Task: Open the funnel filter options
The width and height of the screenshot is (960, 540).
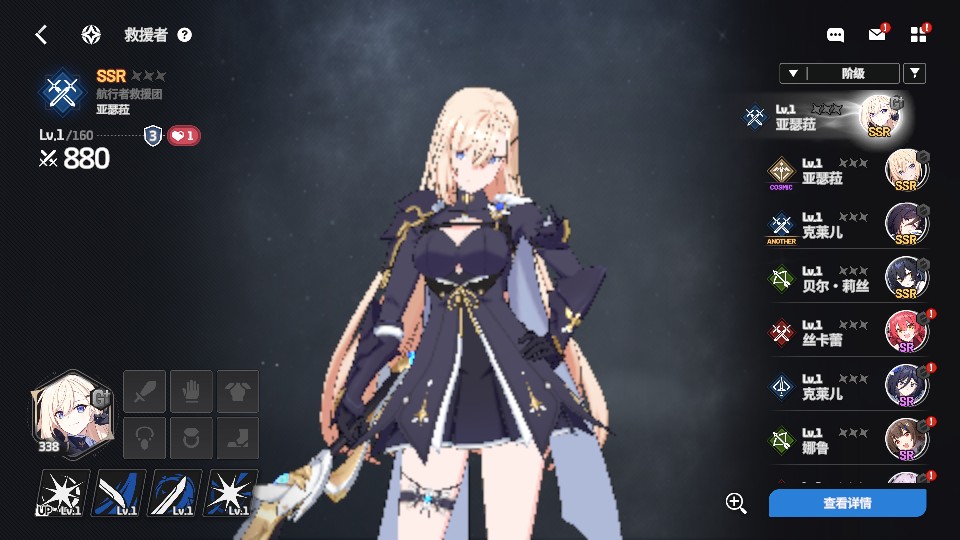Action: pyautogui.click(x=914, y=73)
